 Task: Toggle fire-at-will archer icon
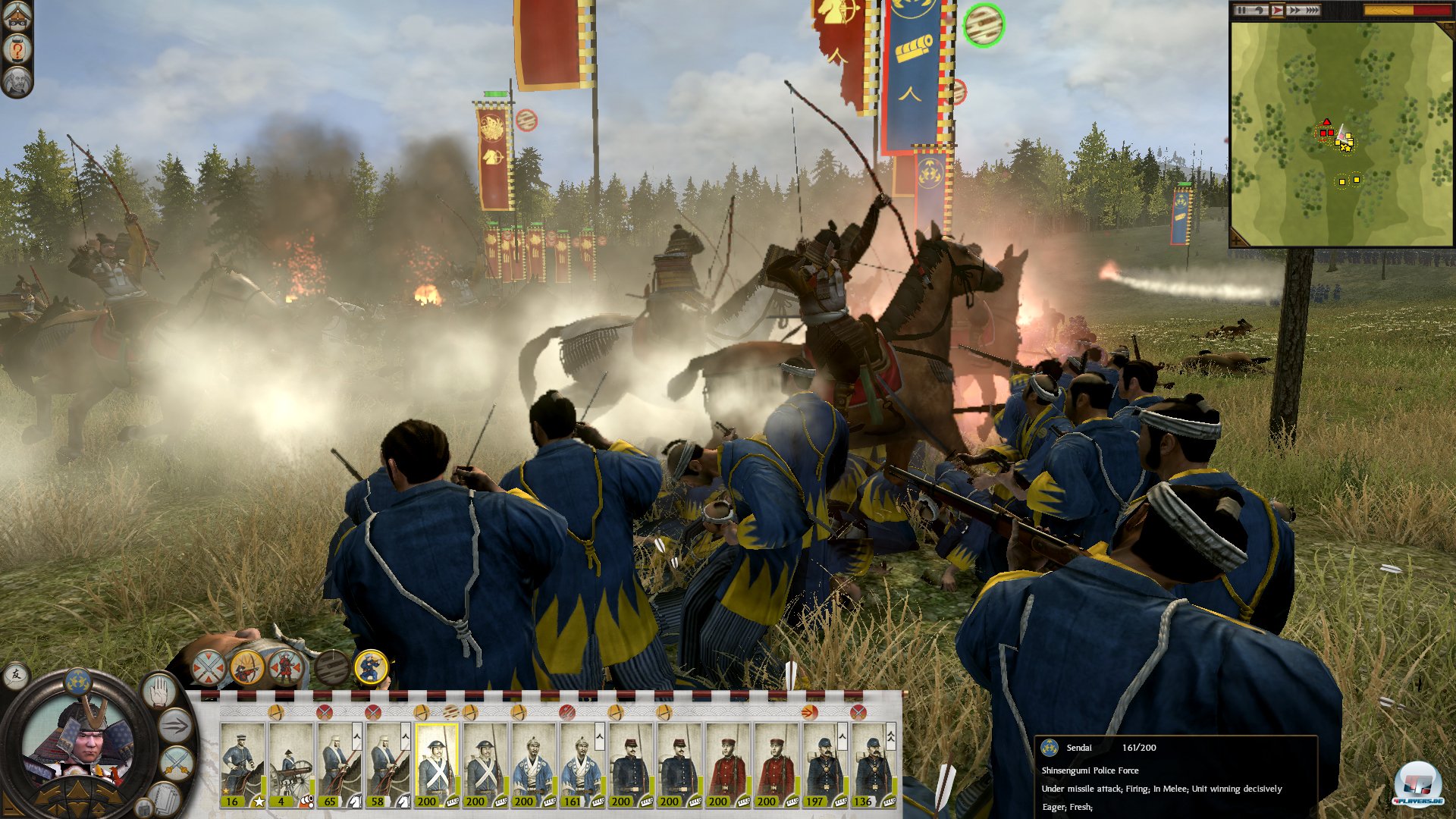[247, 668]
